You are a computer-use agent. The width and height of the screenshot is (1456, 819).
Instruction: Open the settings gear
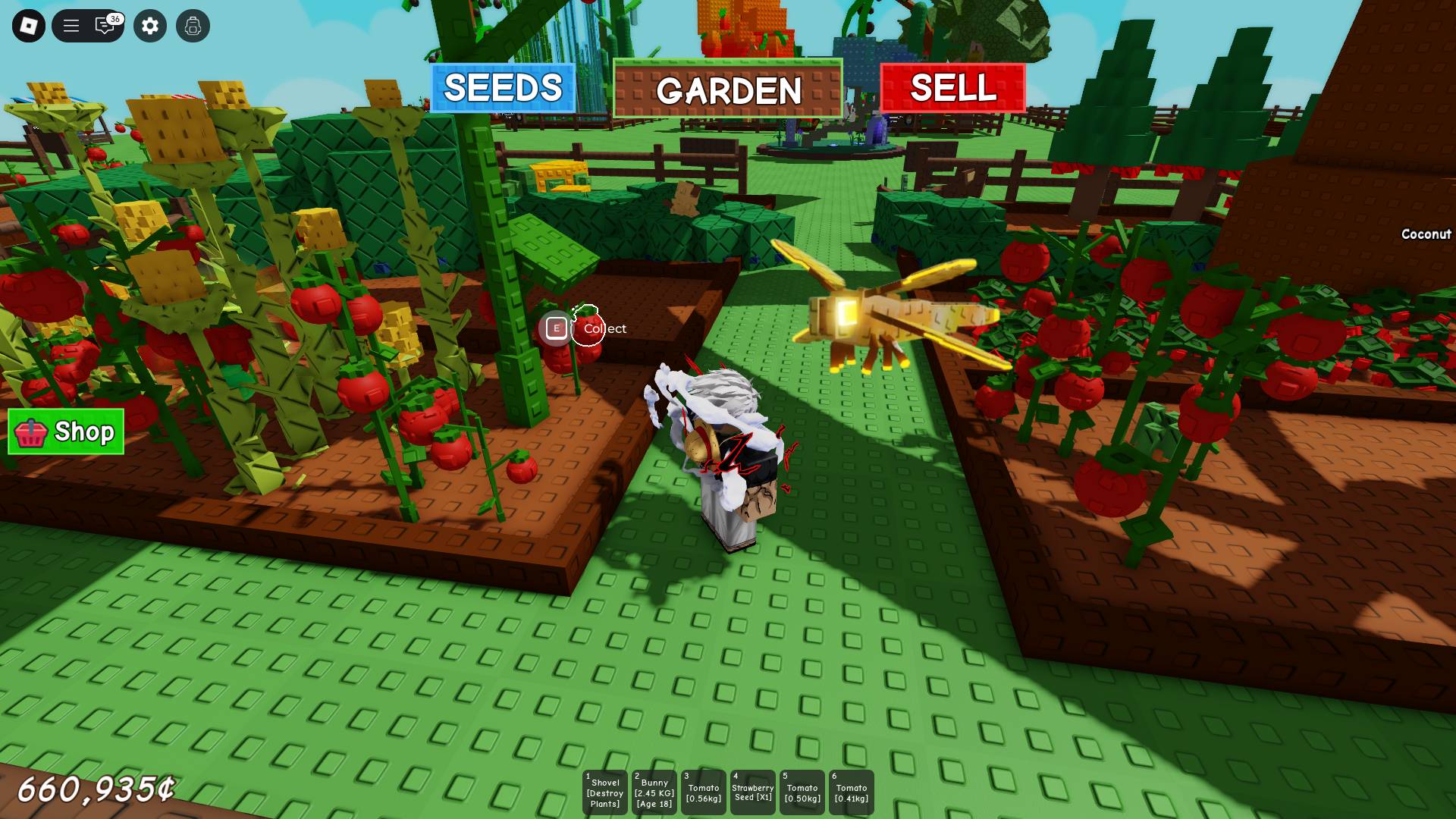coord(150,26)
